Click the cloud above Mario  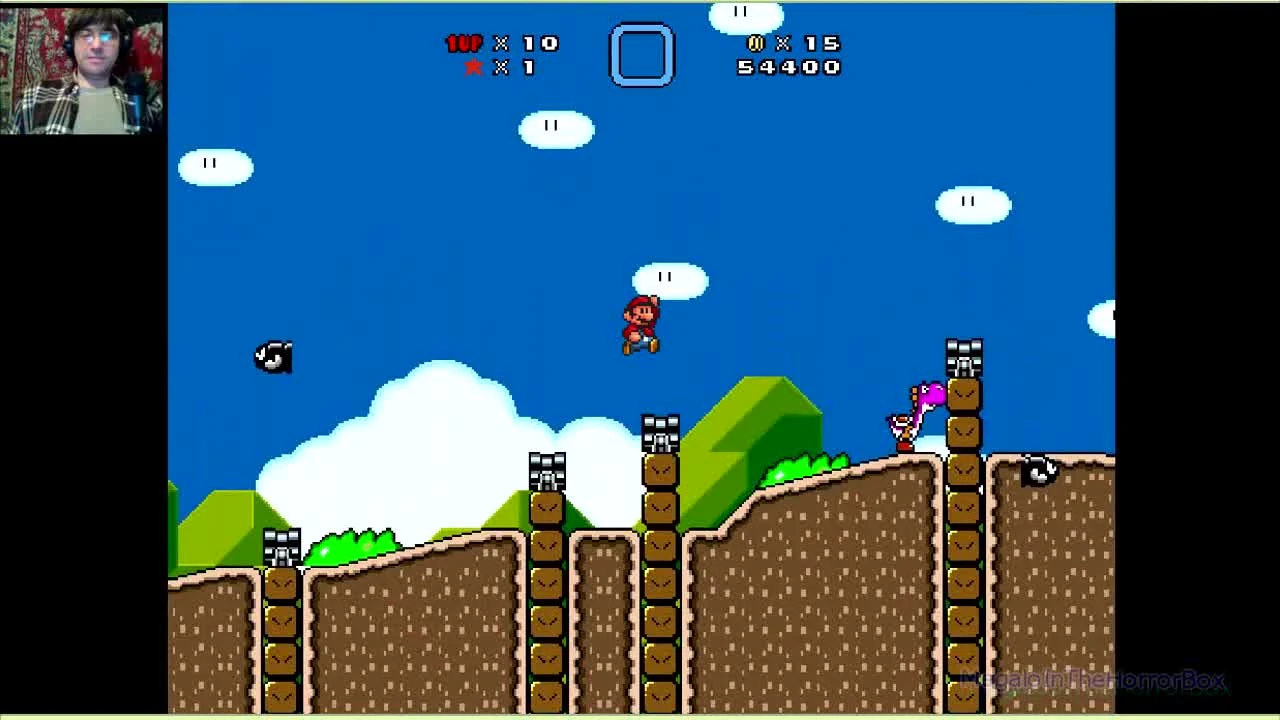pos(668,277)
